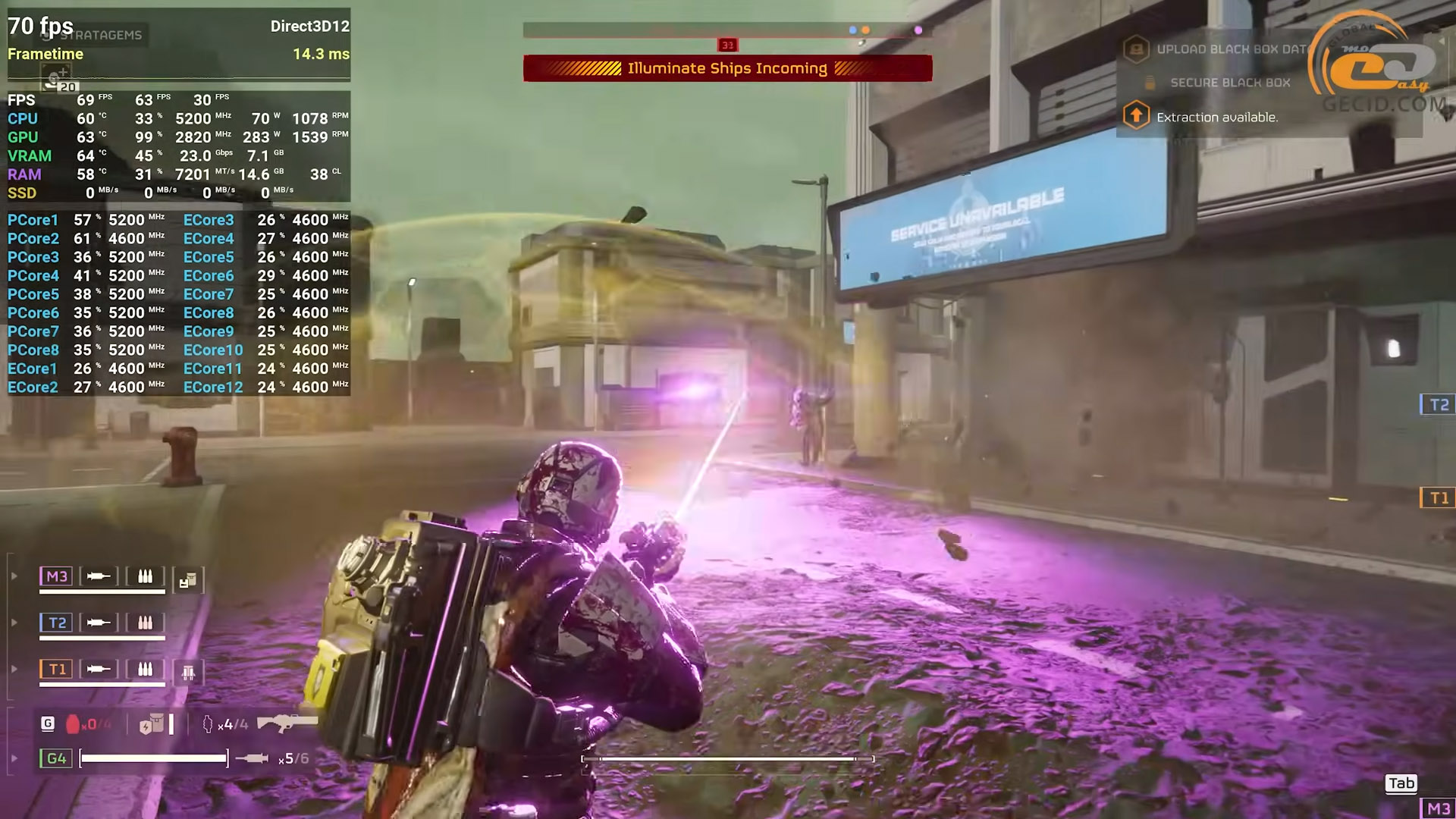Select the shield generator backpack icon
Screen dimensions: 1456x819
tap(152, 724)
